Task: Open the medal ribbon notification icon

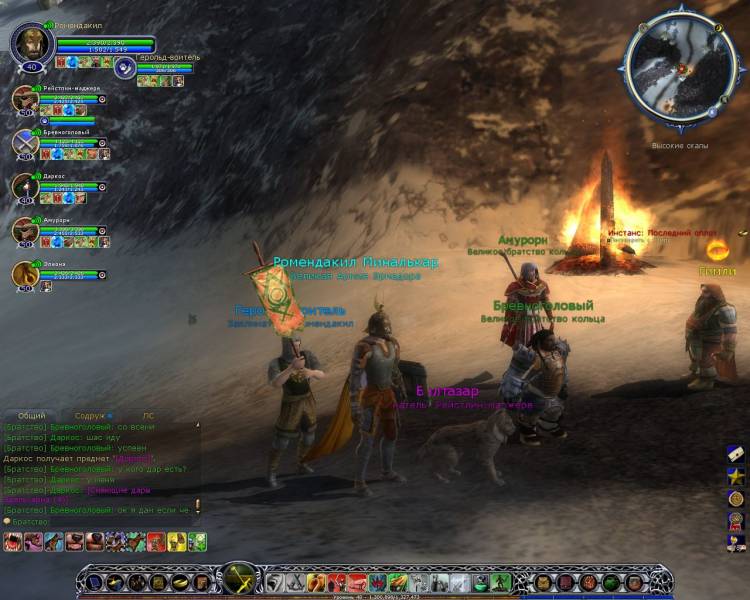Action: click(x=735, y=520)
